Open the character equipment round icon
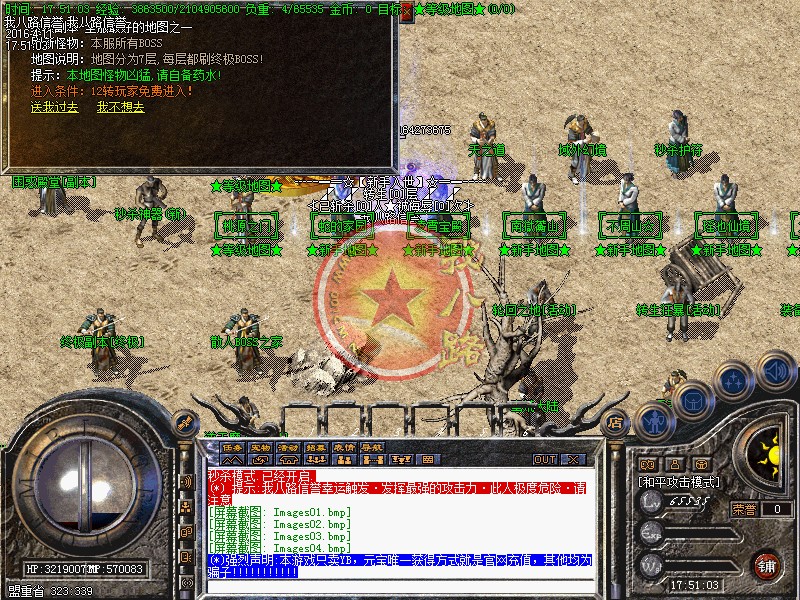 pyautogui.click(x=655, y=422)
